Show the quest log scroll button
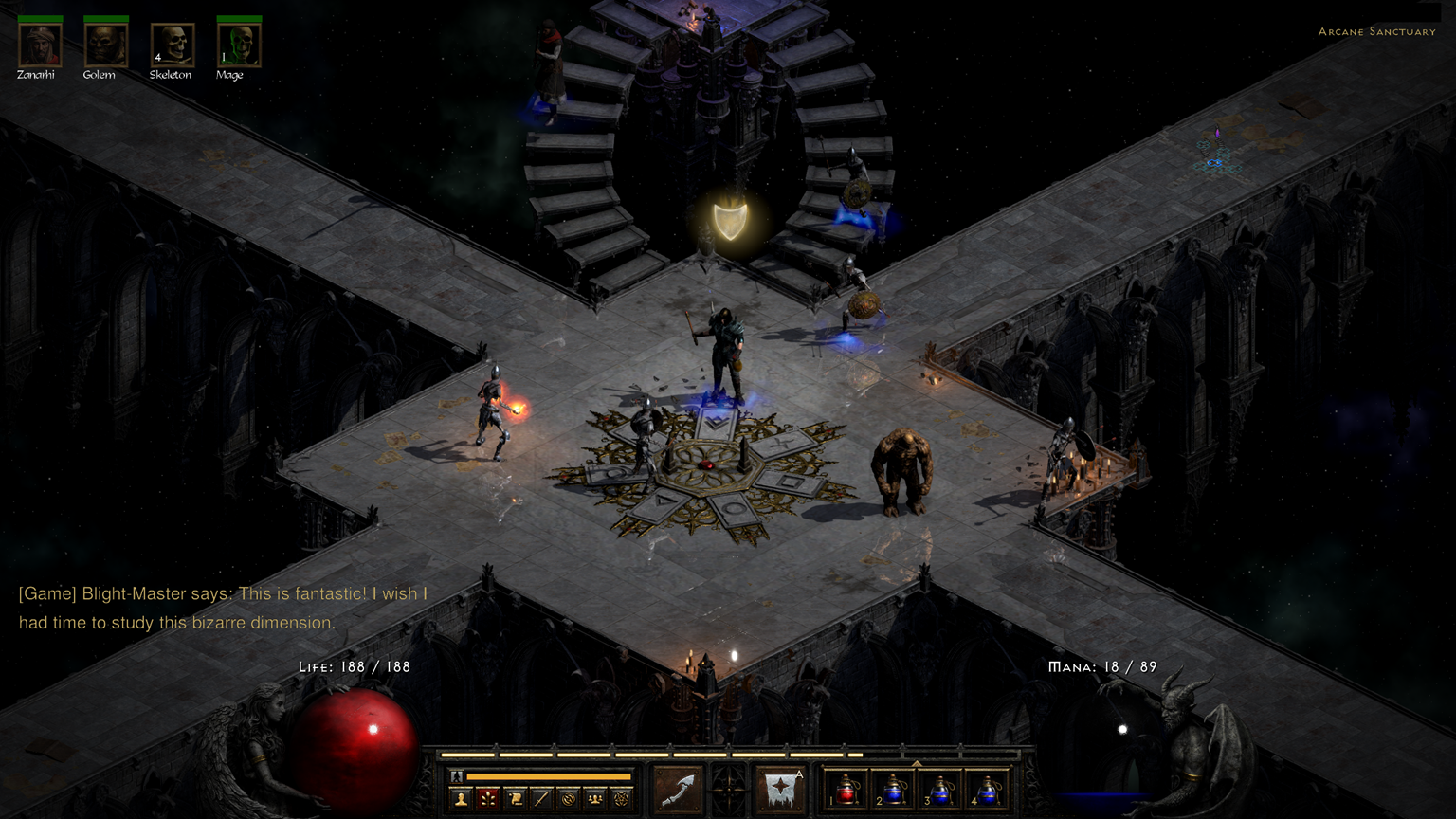This screenshot has height=819, width=1456. (515, 799)
